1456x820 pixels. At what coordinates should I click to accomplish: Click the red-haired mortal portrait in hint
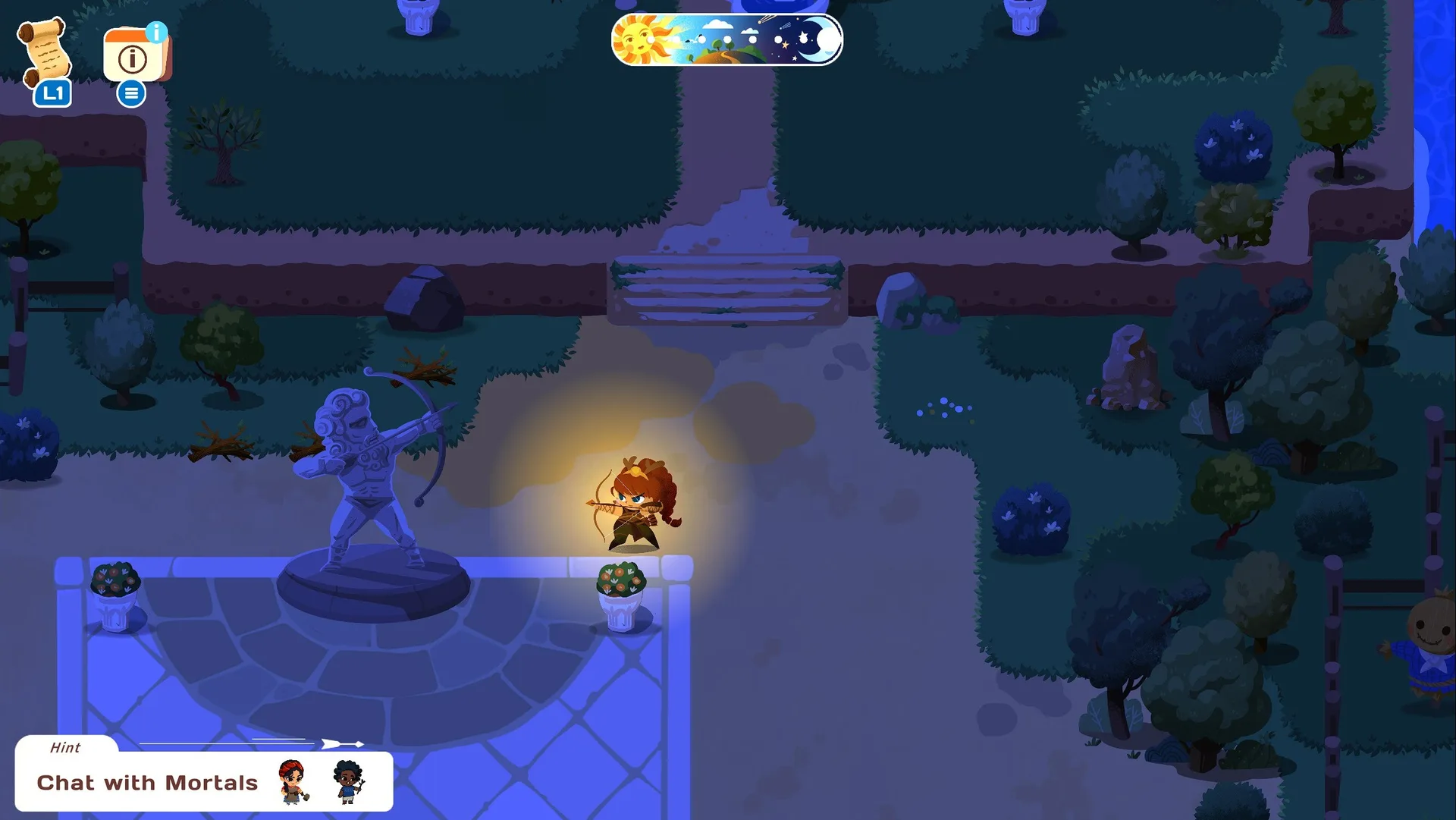pos(293,781)
